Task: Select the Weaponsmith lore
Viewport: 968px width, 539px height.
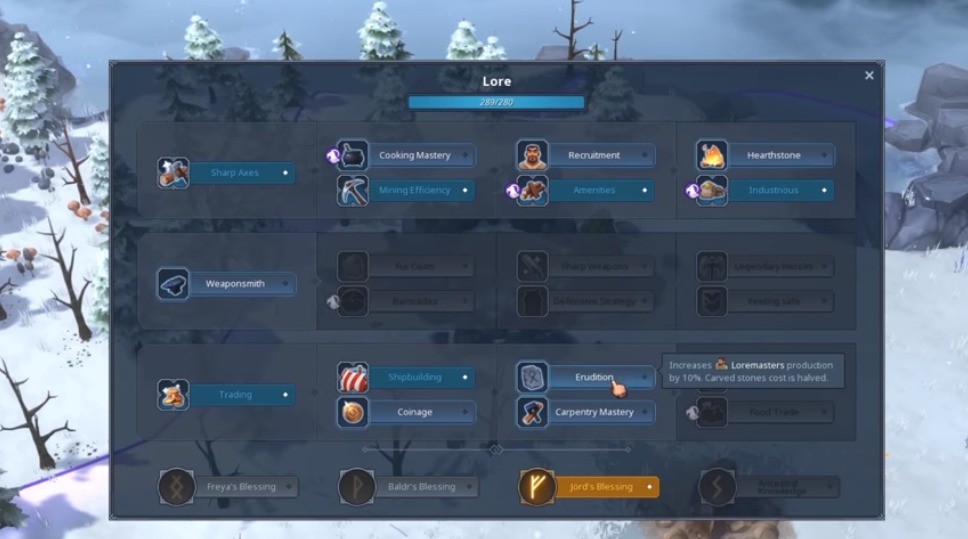Action: (x=234, y=284)
